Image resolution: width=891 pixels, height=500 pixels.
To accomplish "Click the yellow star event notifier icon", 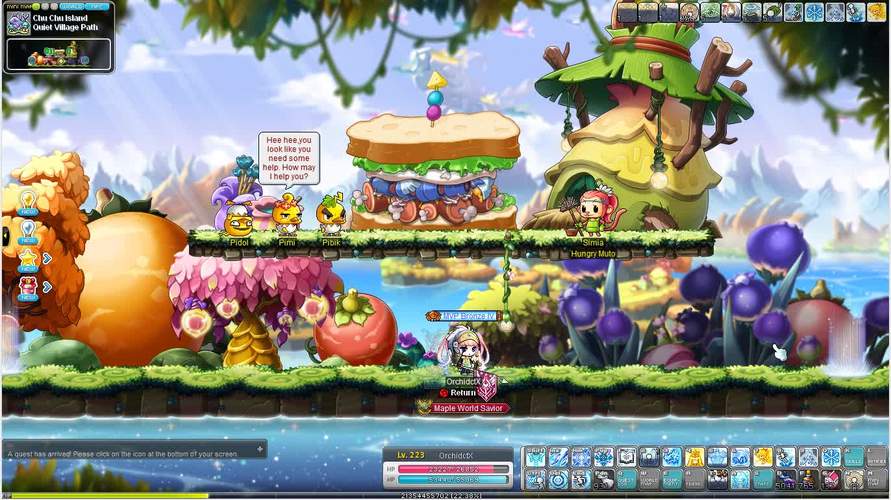I will pos(27,258).
